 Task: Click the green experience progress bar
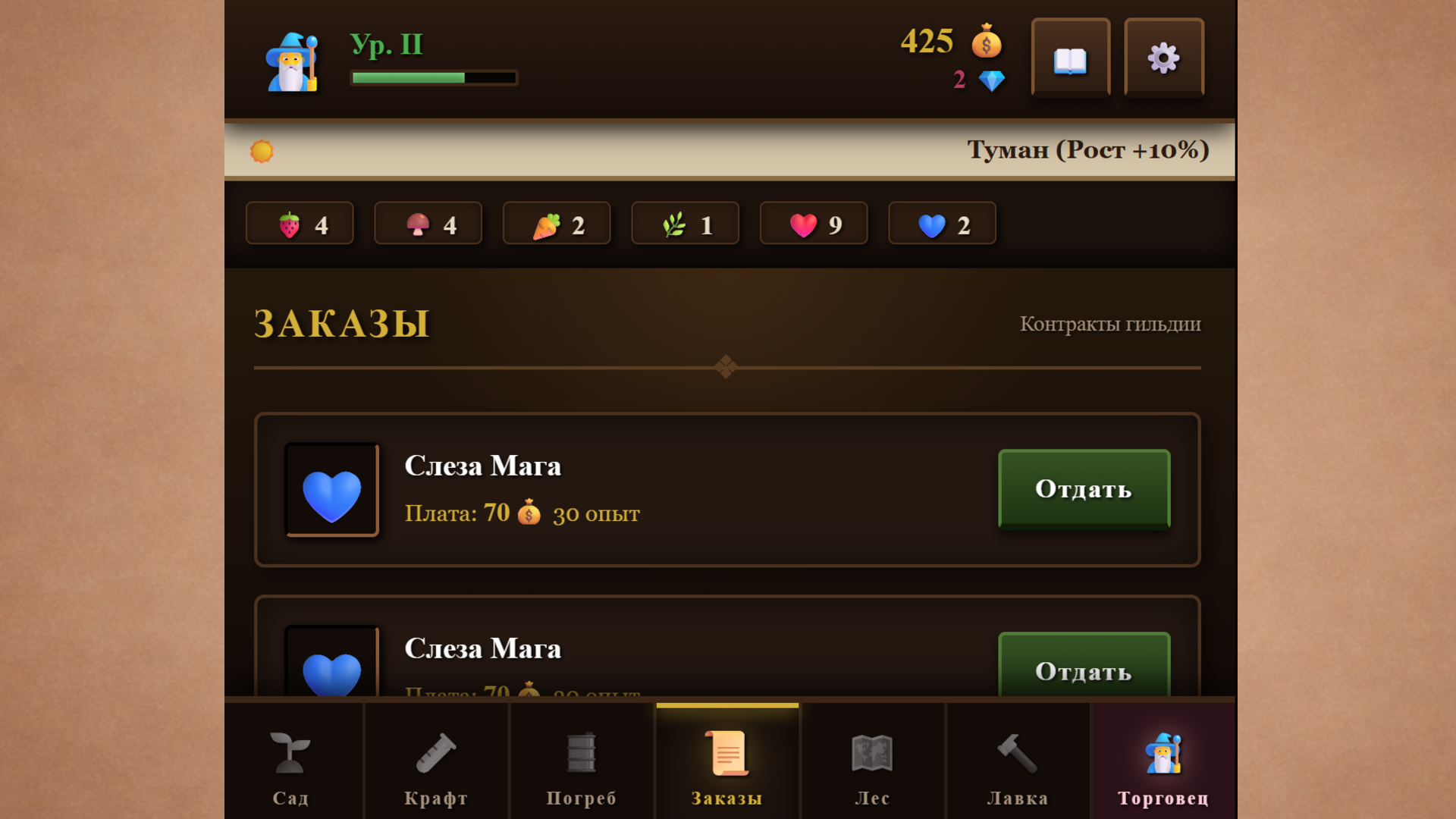pyautogui.click(x=432, y=77)
